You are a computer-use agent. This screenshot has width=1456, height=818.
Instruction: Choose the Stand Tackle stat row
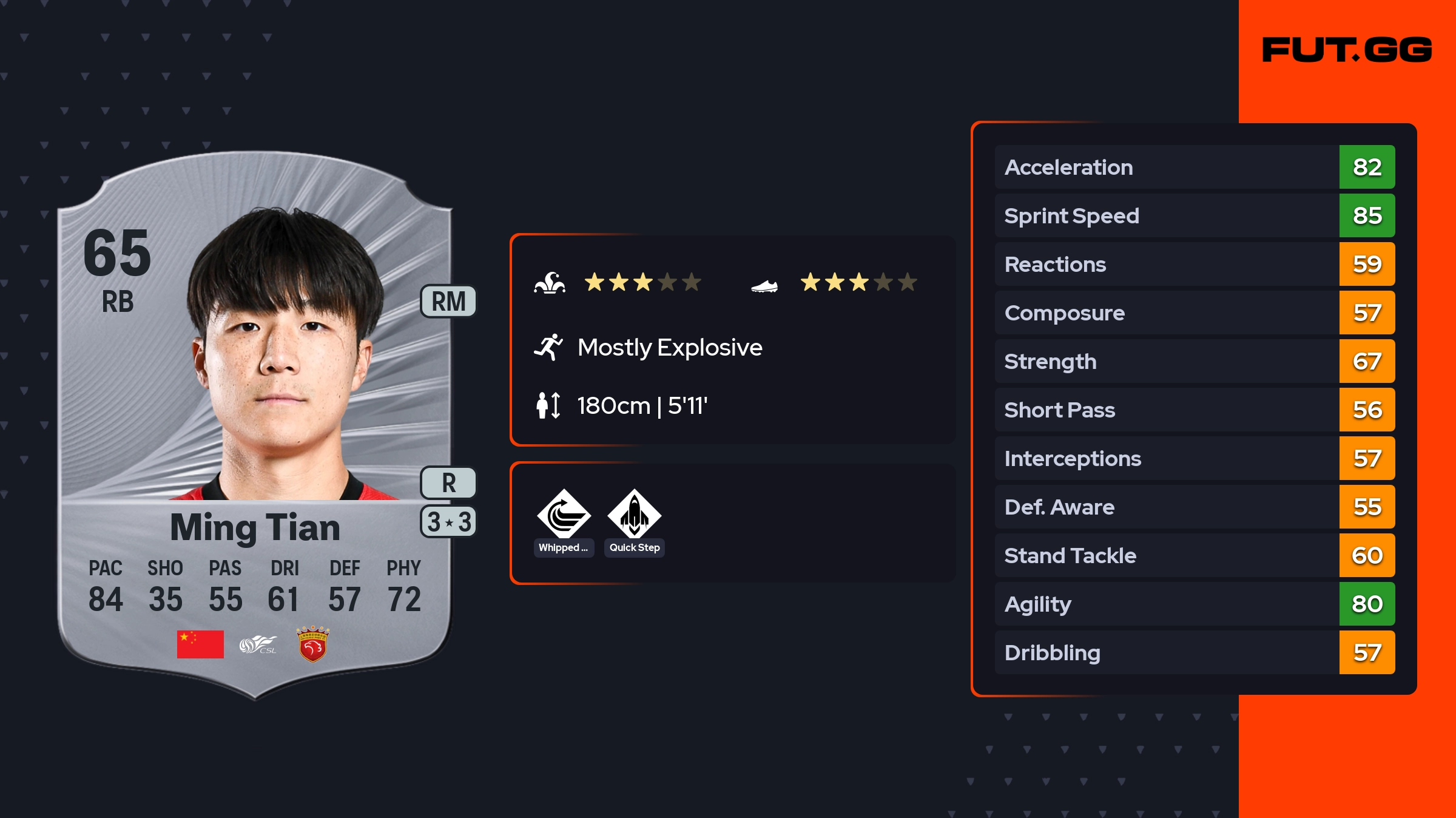pos(1194,555)
